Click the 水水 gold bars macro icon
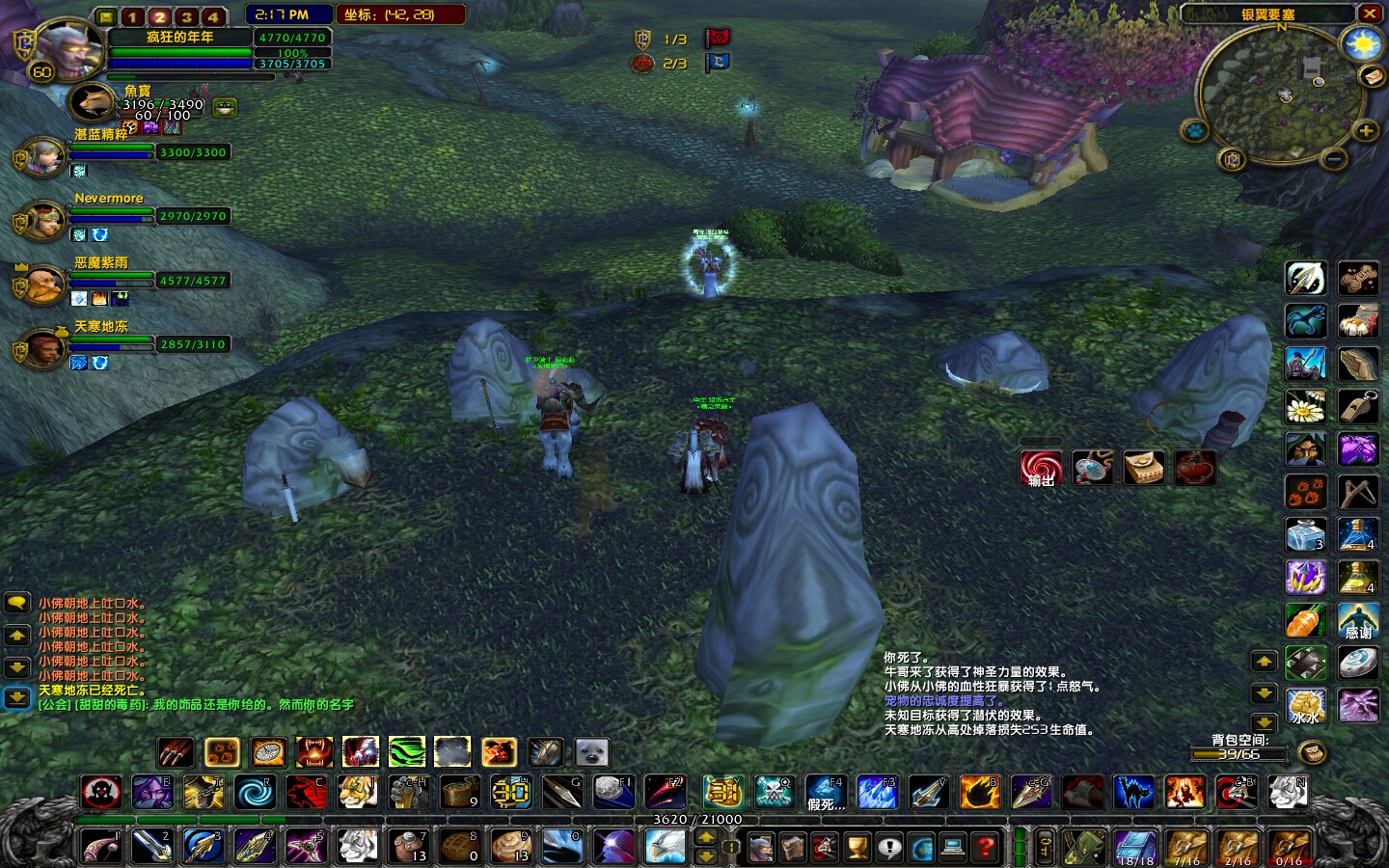The image size is (1389, 868). click(x=1305, y=706)
